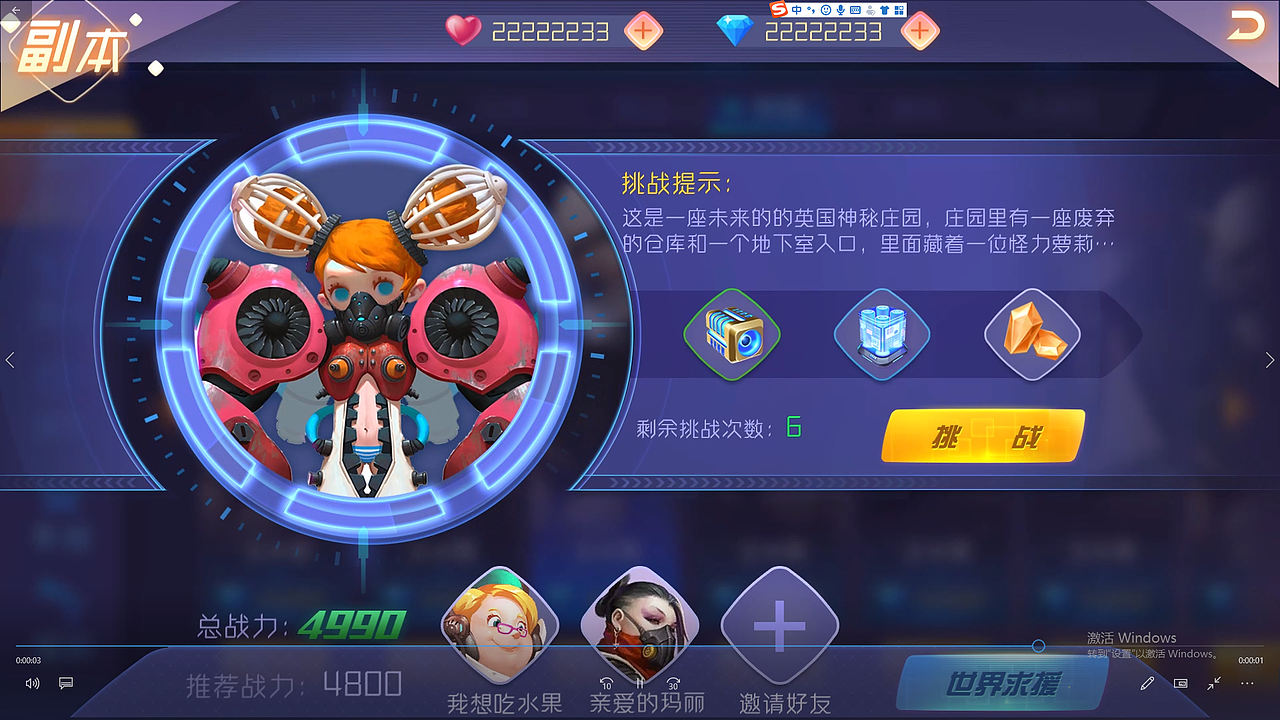The height and width of the screenshot is (720, 1280).
Task: Open the pencil annotation tool in recorder bar
Action: point(1147,683)
